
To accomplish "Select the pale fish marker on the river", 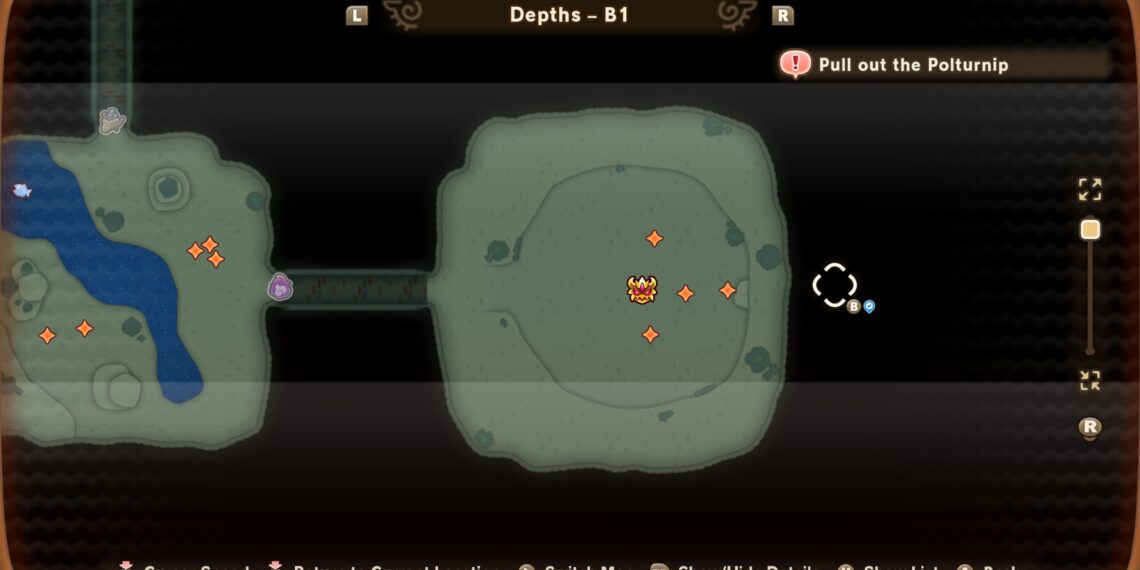I will 22,190.
